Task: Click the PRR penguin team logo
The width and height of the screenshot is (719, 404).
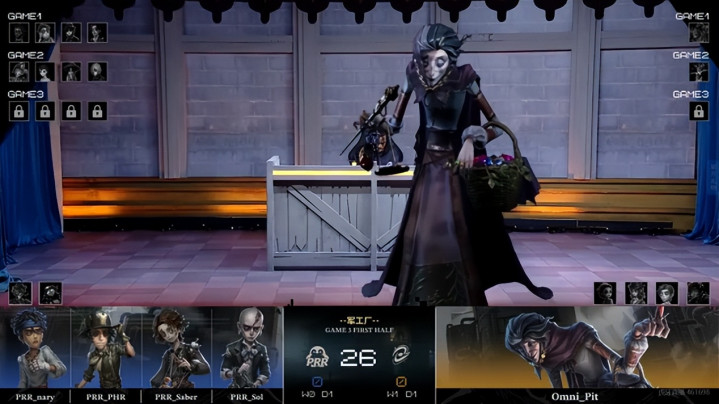Action: click(x=318, y=357)
